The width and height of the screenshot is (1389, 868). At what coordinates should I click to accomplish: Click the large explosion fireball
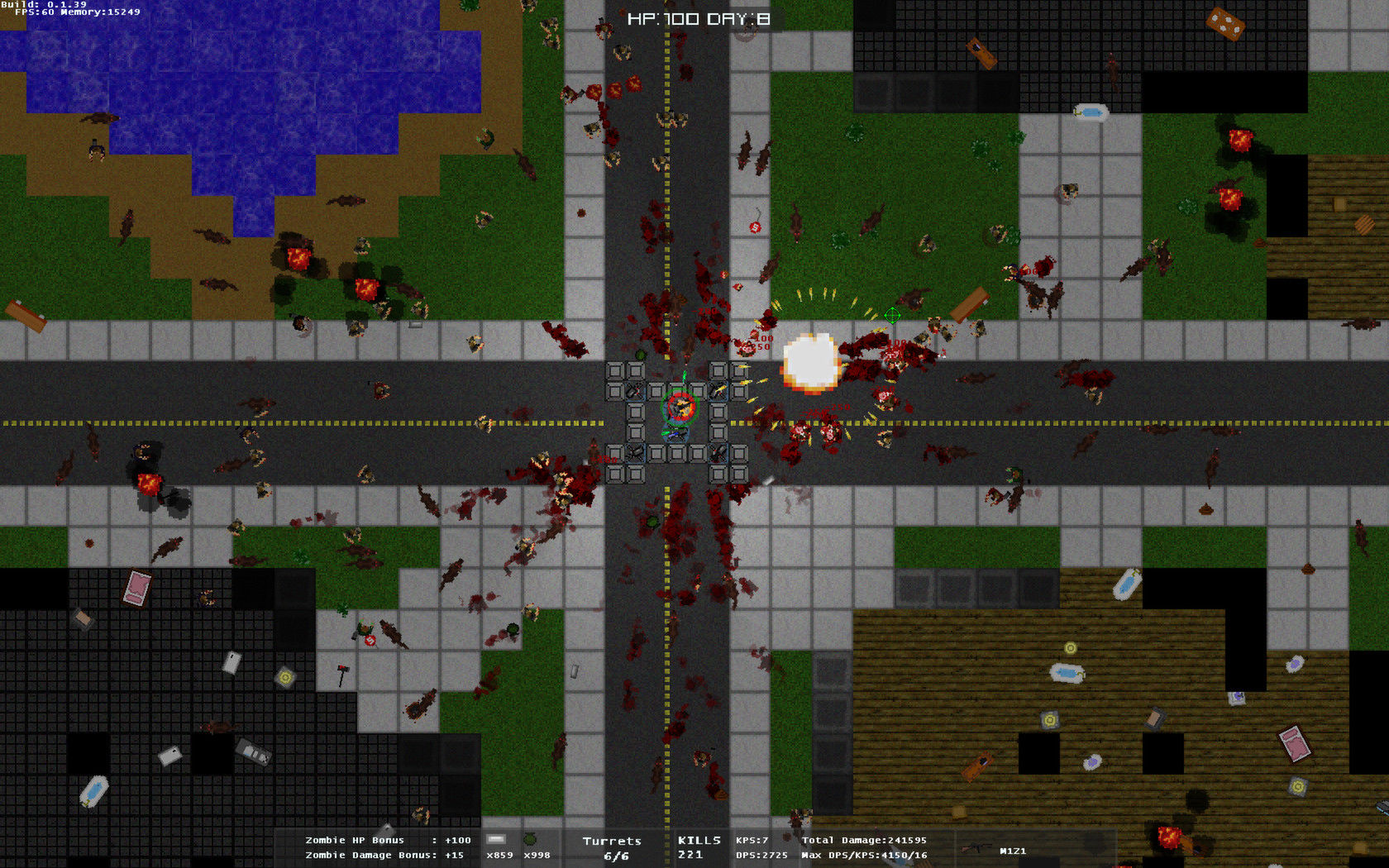(x=812, y=361)
